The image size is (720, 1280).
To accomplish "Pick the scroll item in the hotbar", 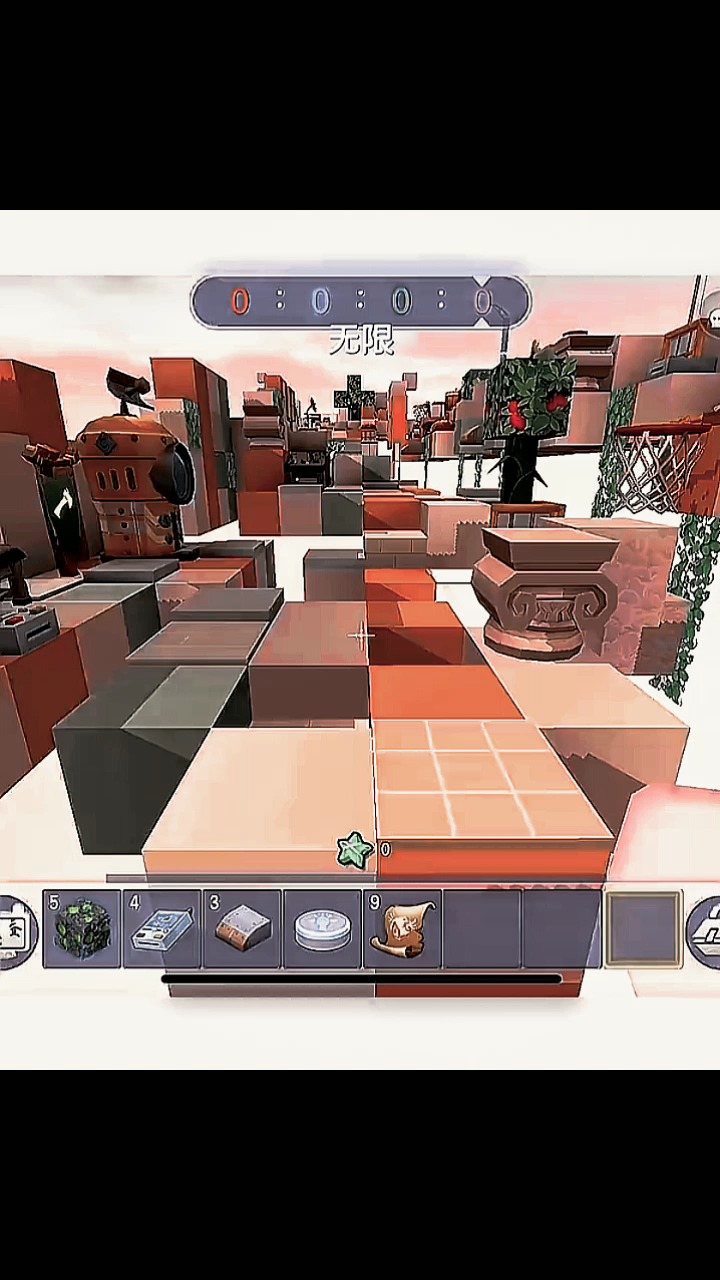I will pos(402,929).
